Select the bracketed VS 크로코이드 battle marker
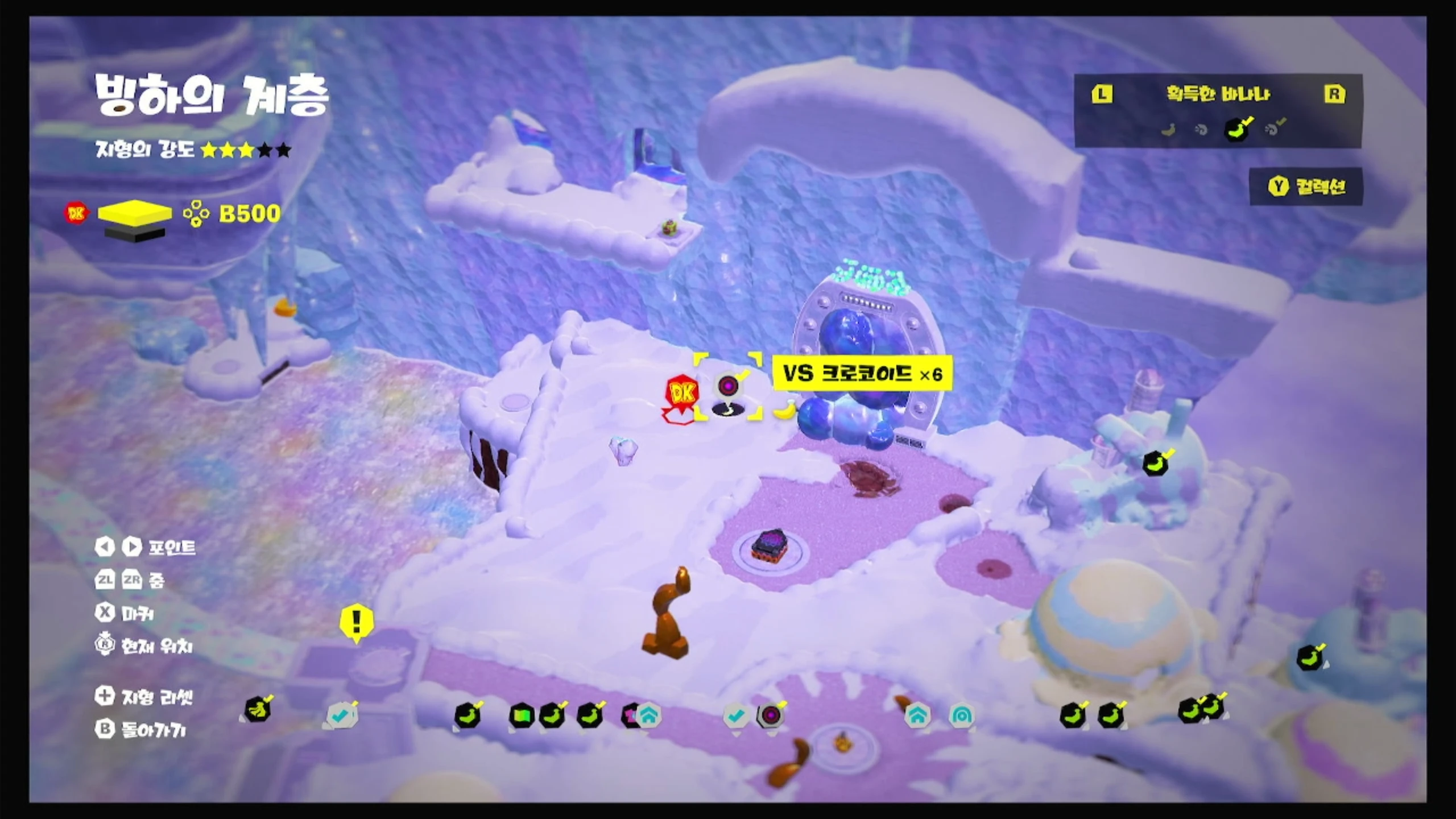The width and height of the screenshot is (1456, 819). pyautogui.click(x=728, y=387)
